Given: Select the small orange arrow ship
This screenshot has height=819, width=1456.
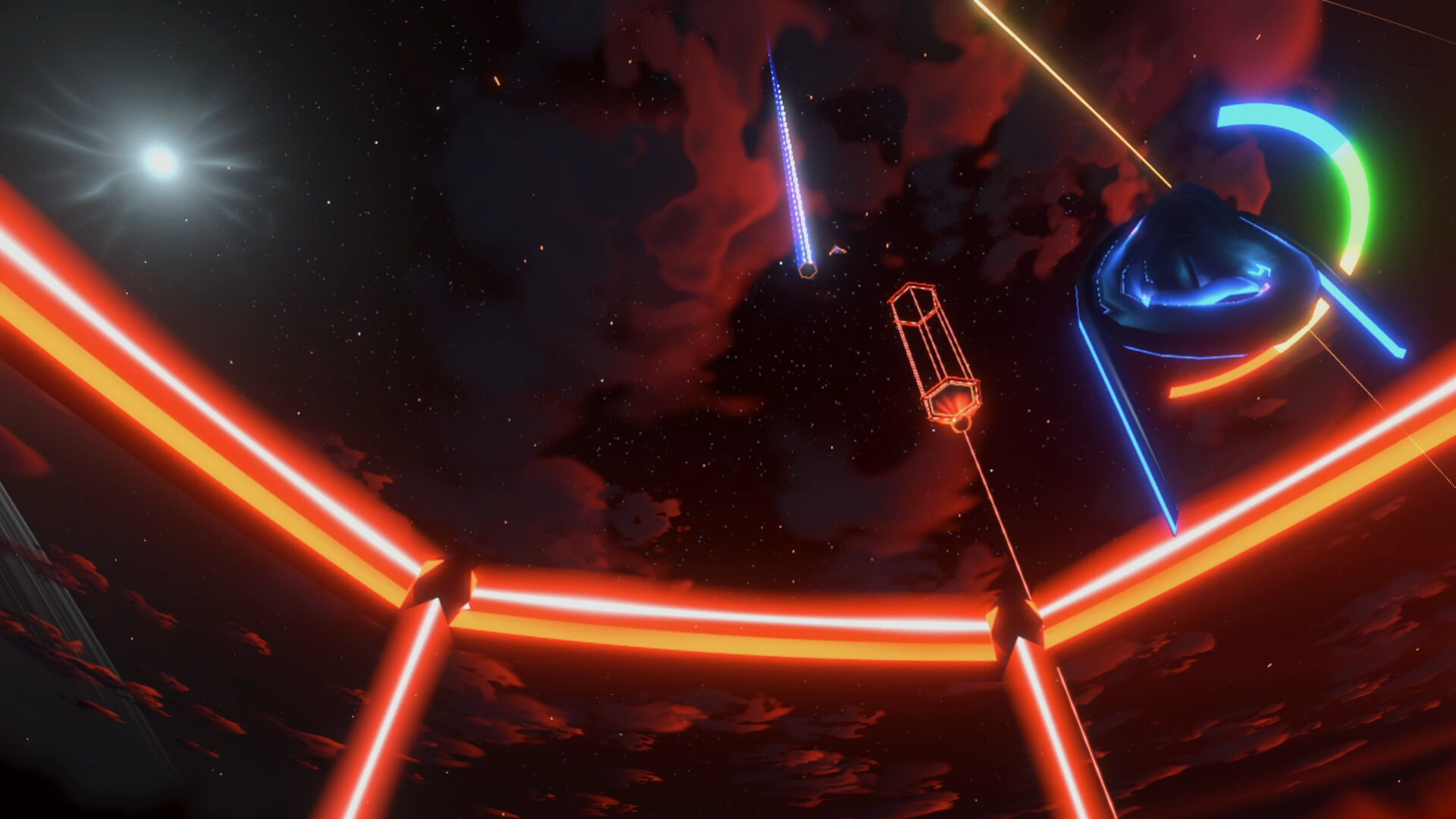Looking at the screenshot, I should pos(836,250).
